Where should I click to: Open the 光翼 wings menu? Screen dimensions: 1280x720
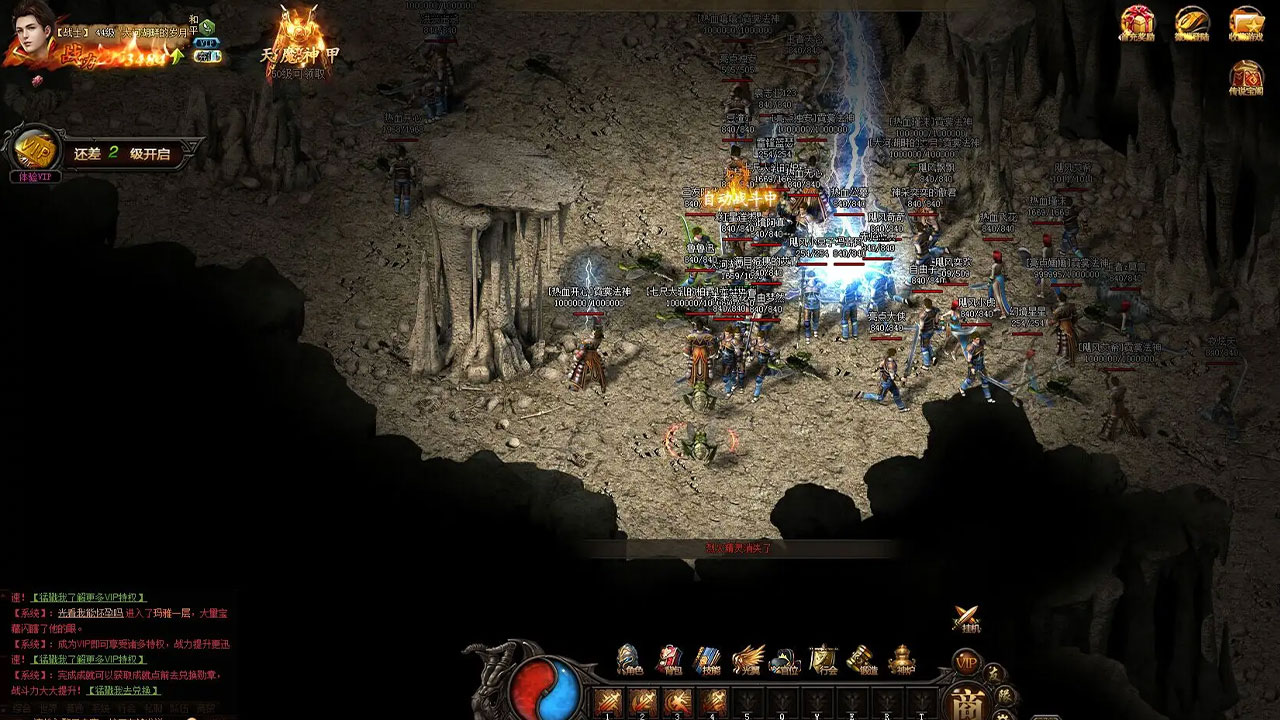[x=747, y=661]
